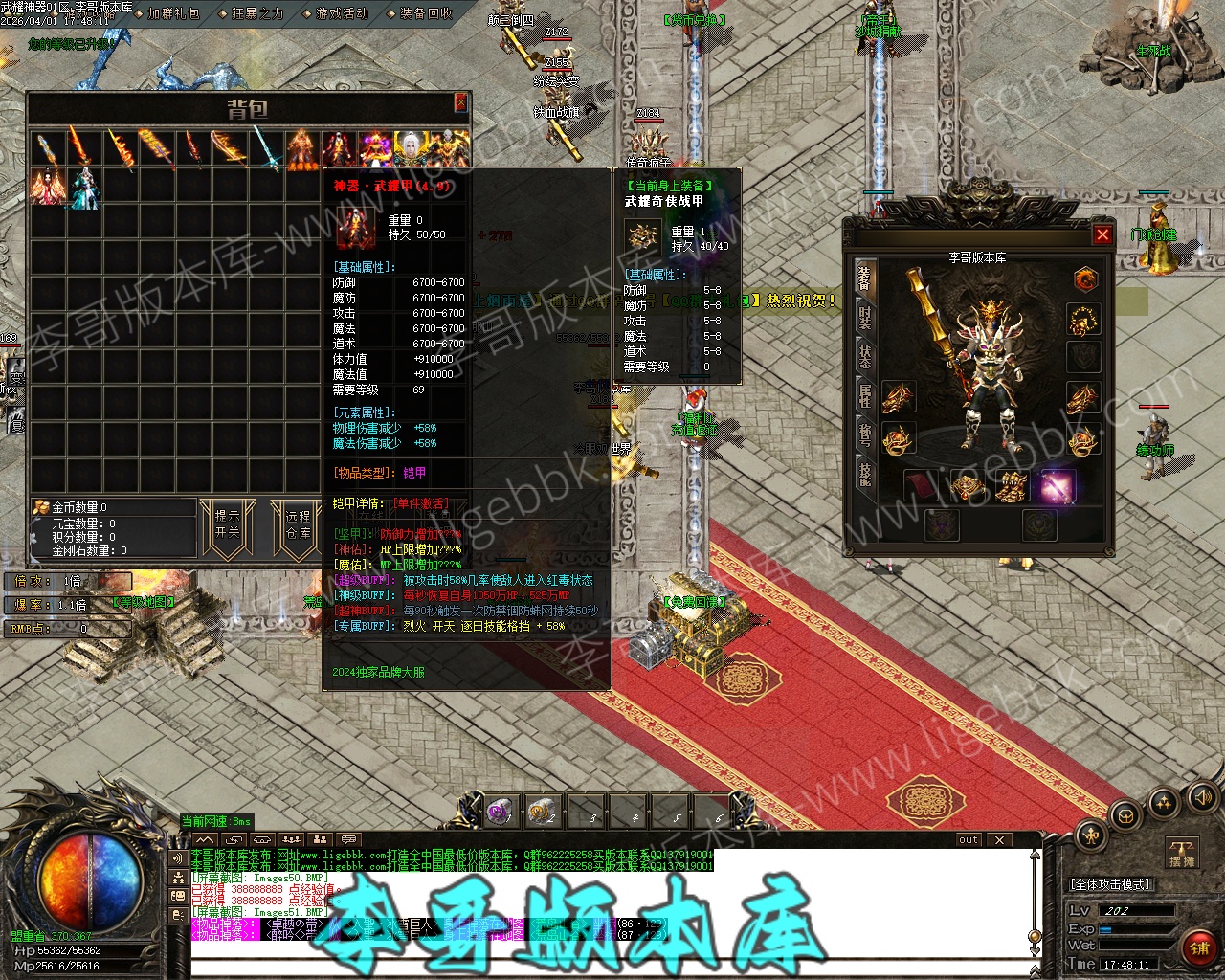Use the purple orb in first hotbar slot
Viewport: 1225px width, 980px height.
click(500, 813)
